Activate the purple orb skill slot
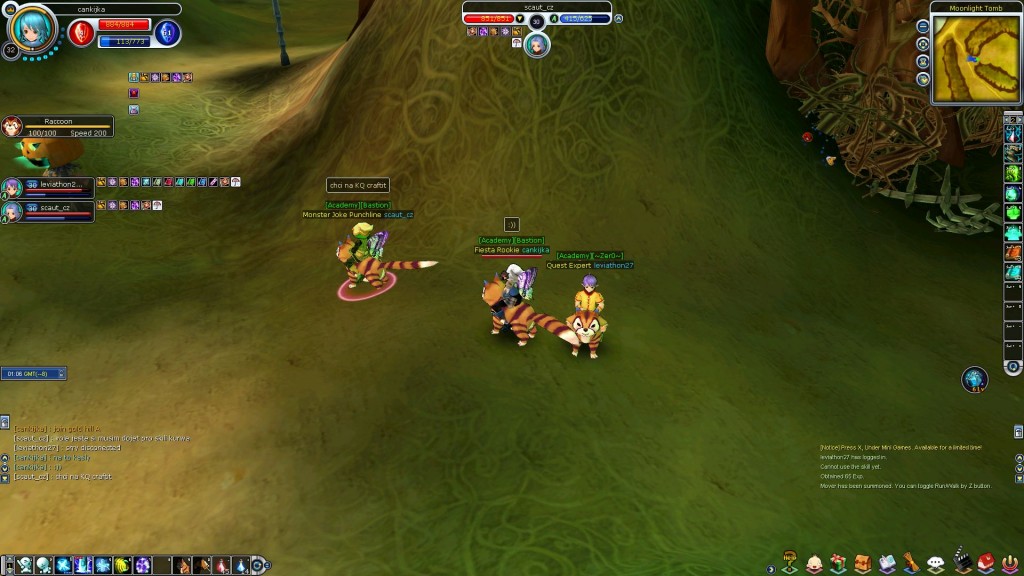The width and height of the screenshot is (1024, 576). 143,566
